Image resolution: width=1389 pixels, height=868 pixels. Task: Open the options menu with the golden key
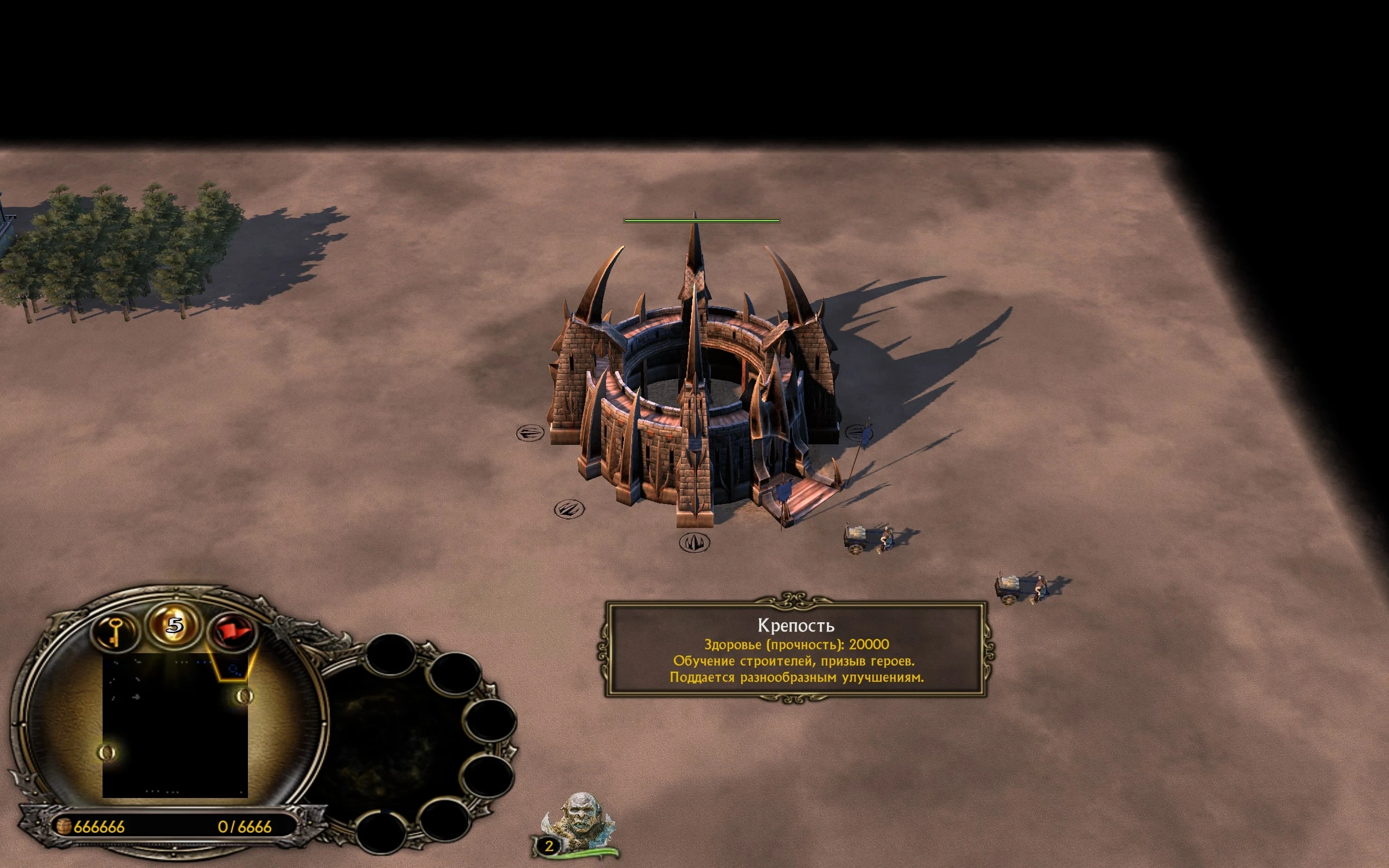pos(115,632)
